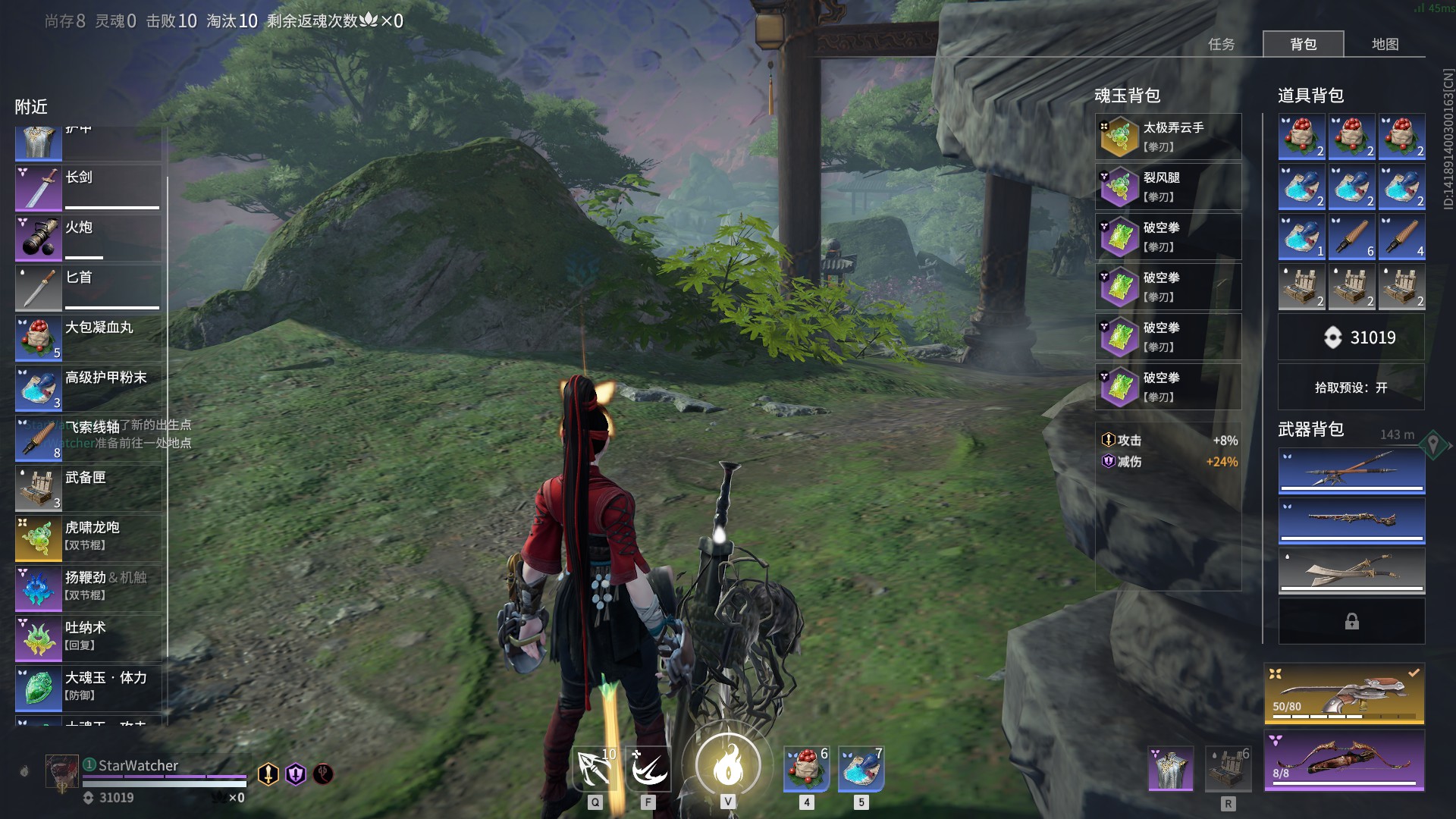
Task: Choose the 裂风腿 soul jade
Action: 1168,187
